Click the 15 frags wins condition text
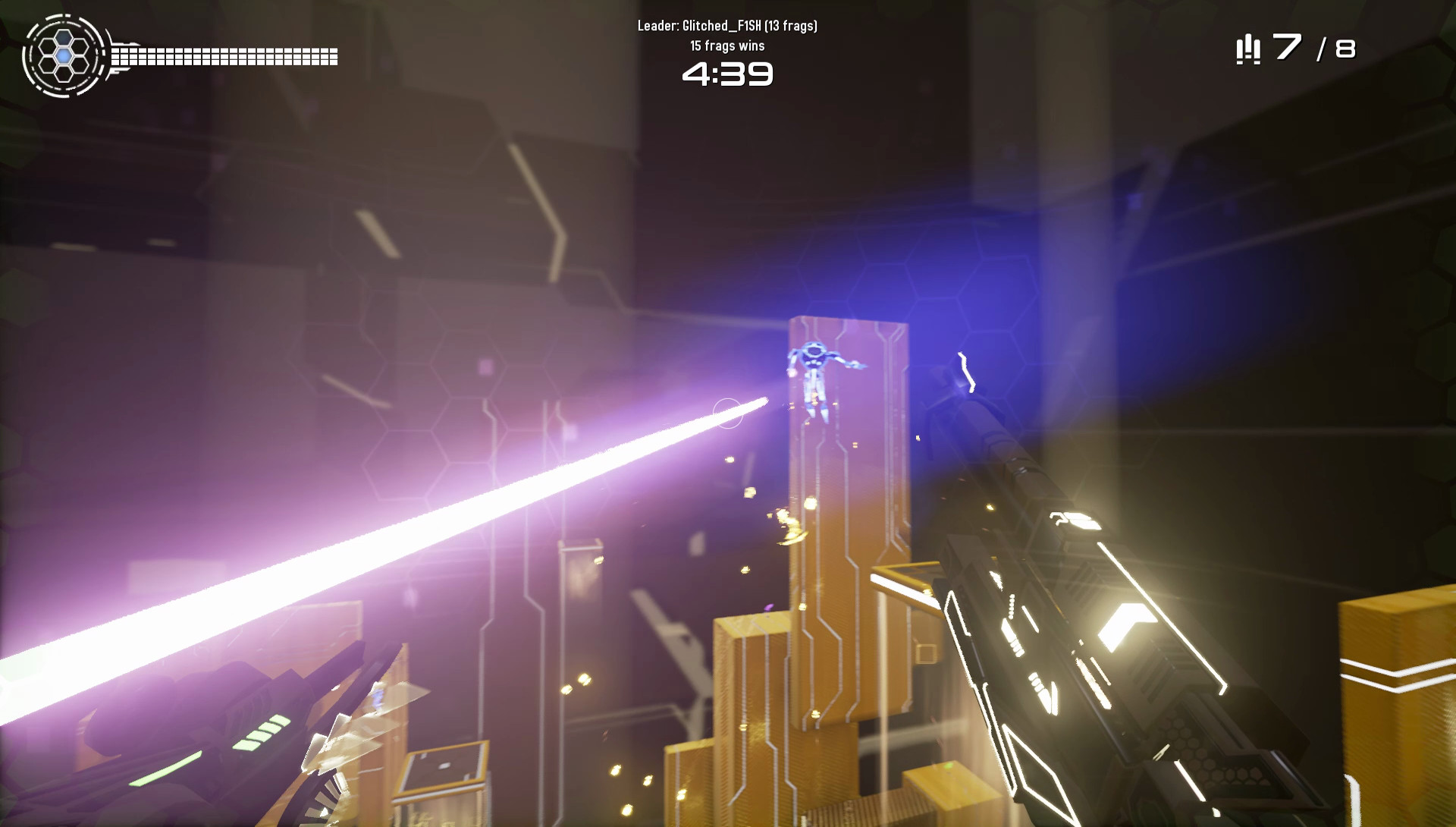The height and width of the screenshot is (827, 1456). point(727,45)
